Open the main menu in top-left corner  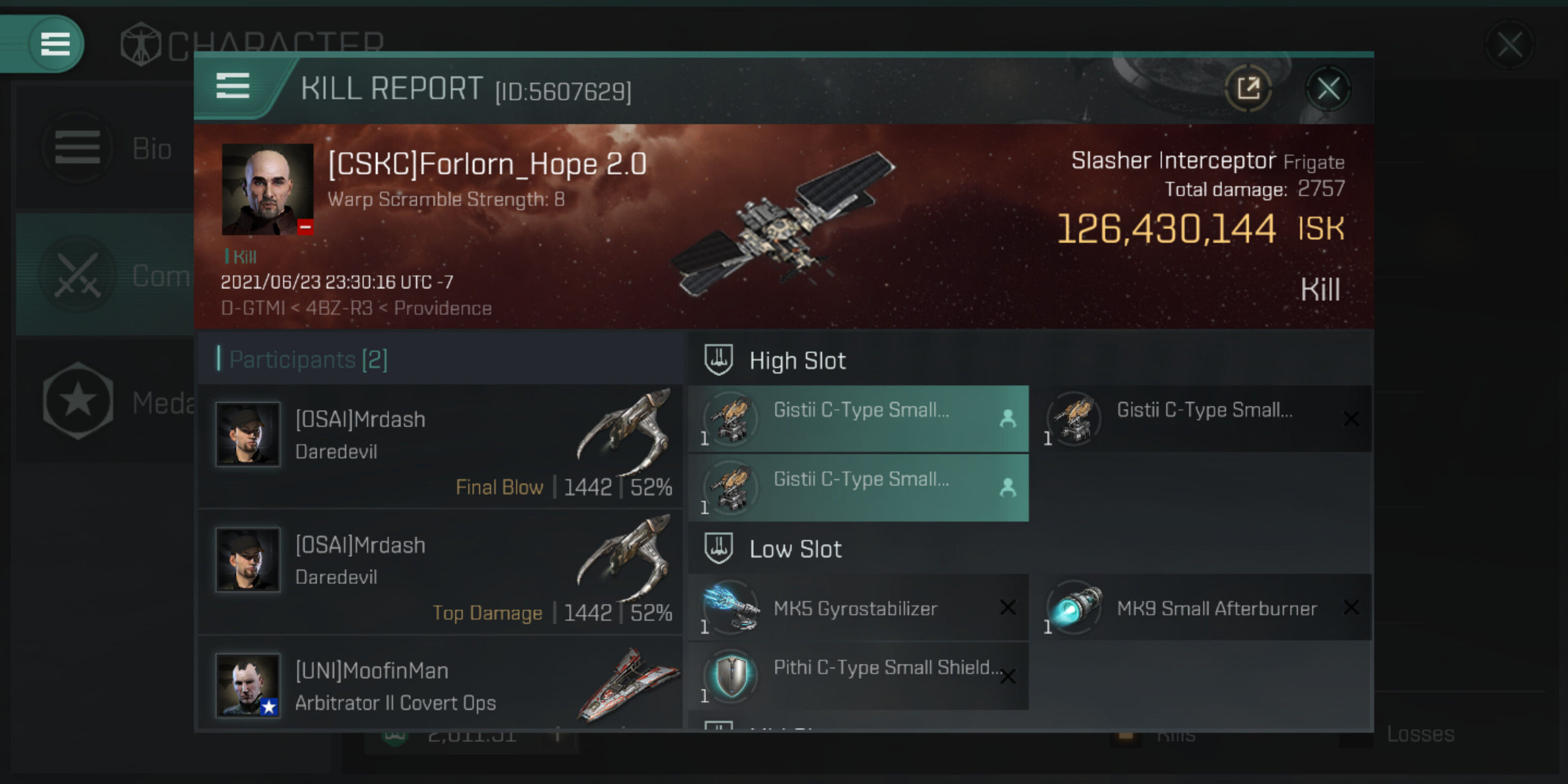coord(55,44)
